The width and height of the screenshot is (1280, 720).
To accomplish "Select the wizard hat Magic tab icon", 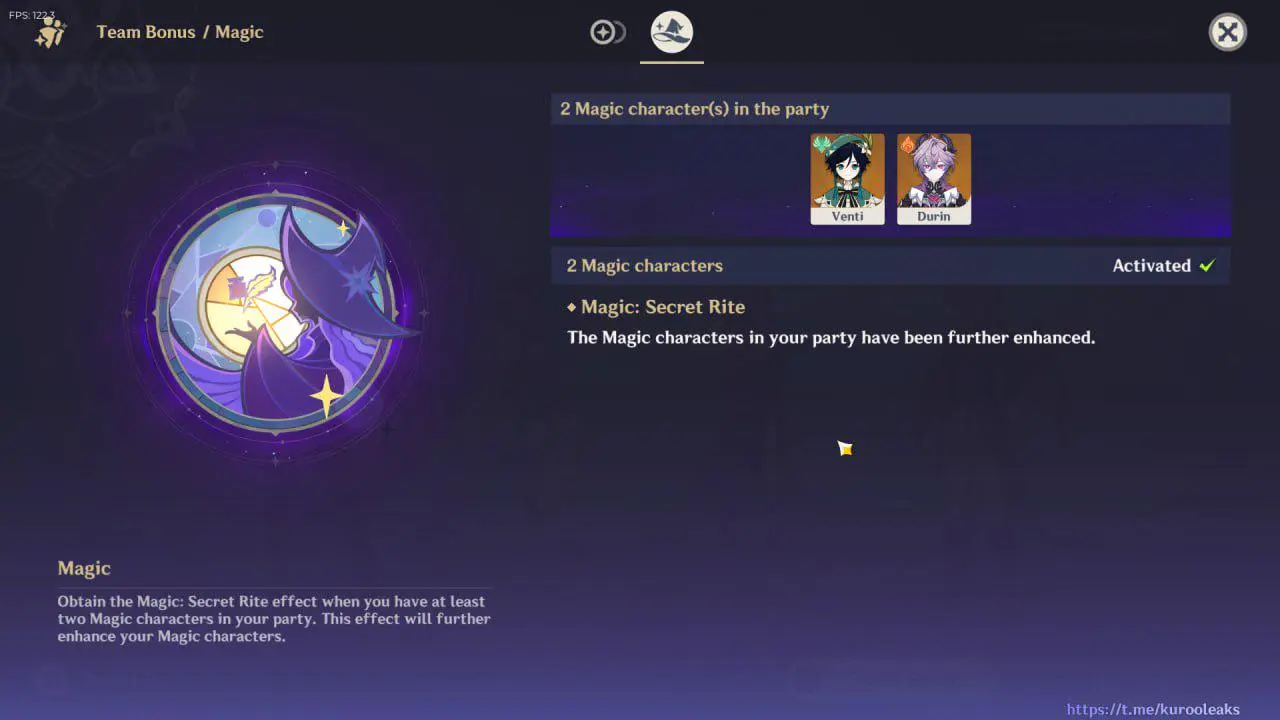I will (671, 31).
